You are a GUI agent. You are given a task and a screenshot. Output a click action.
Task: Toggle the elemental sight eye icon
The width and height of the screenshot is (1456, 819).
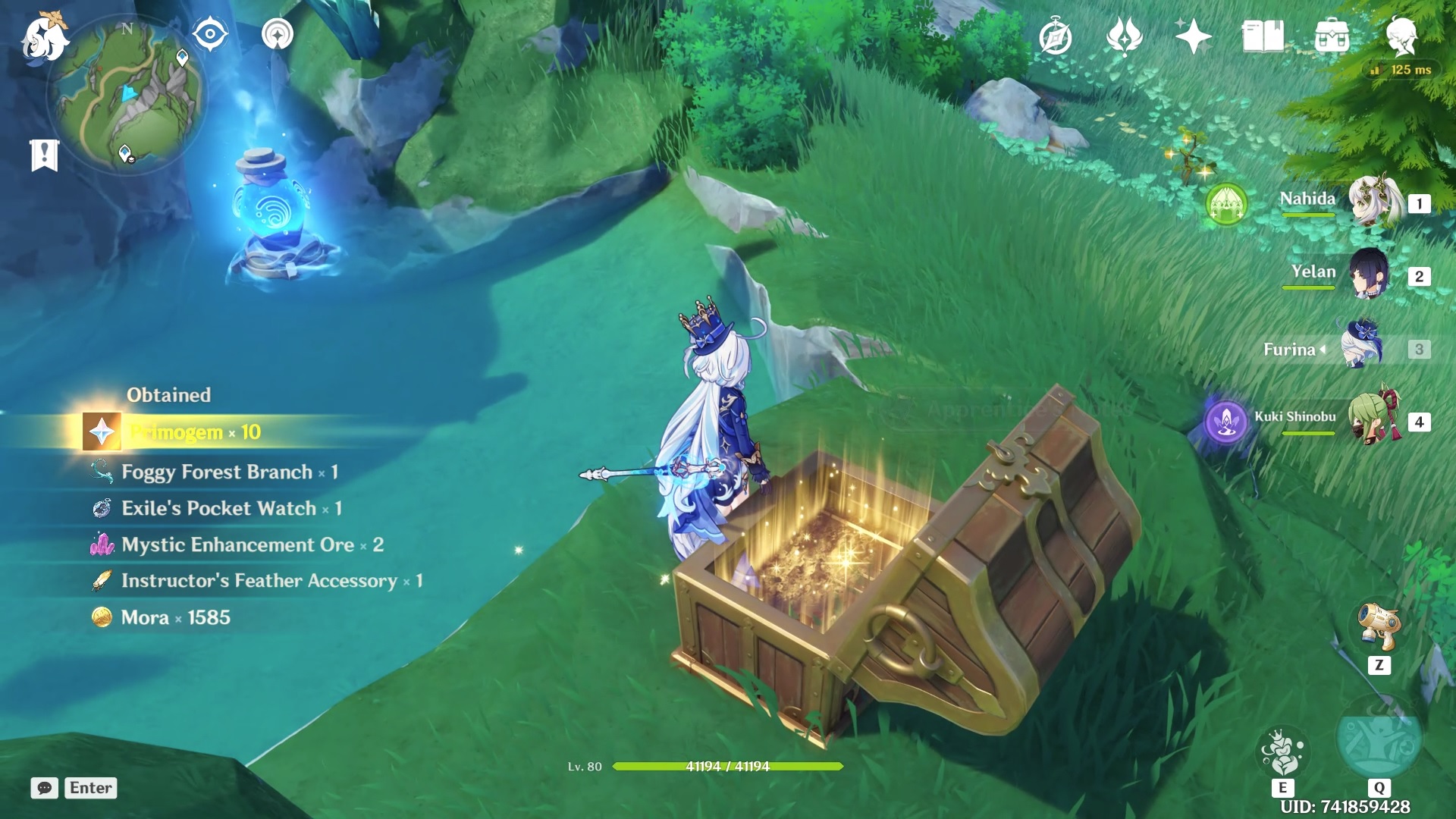coord(210,34)
